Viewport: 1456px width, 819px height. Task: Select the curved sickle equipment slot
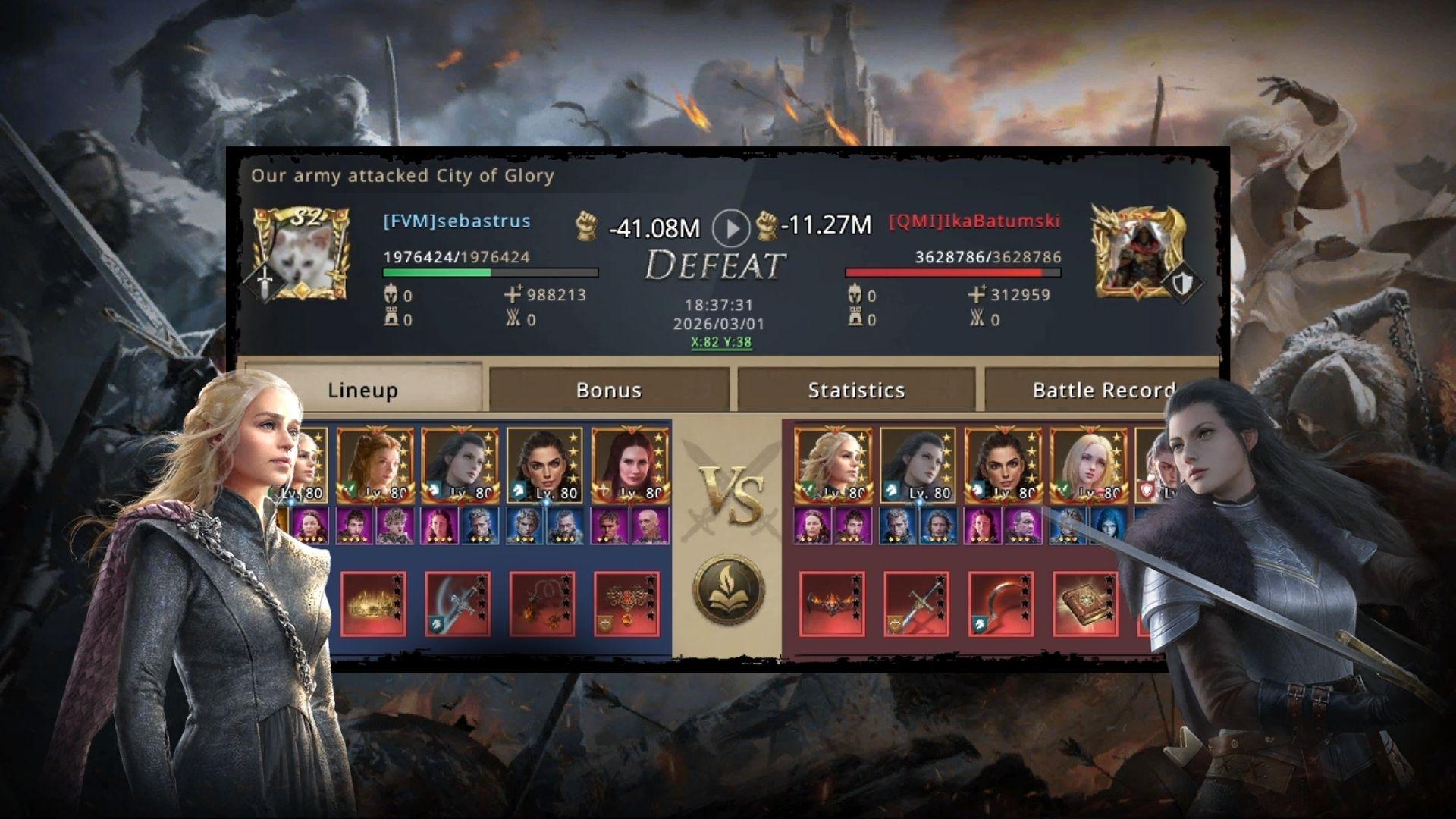tap(1001, 603)
